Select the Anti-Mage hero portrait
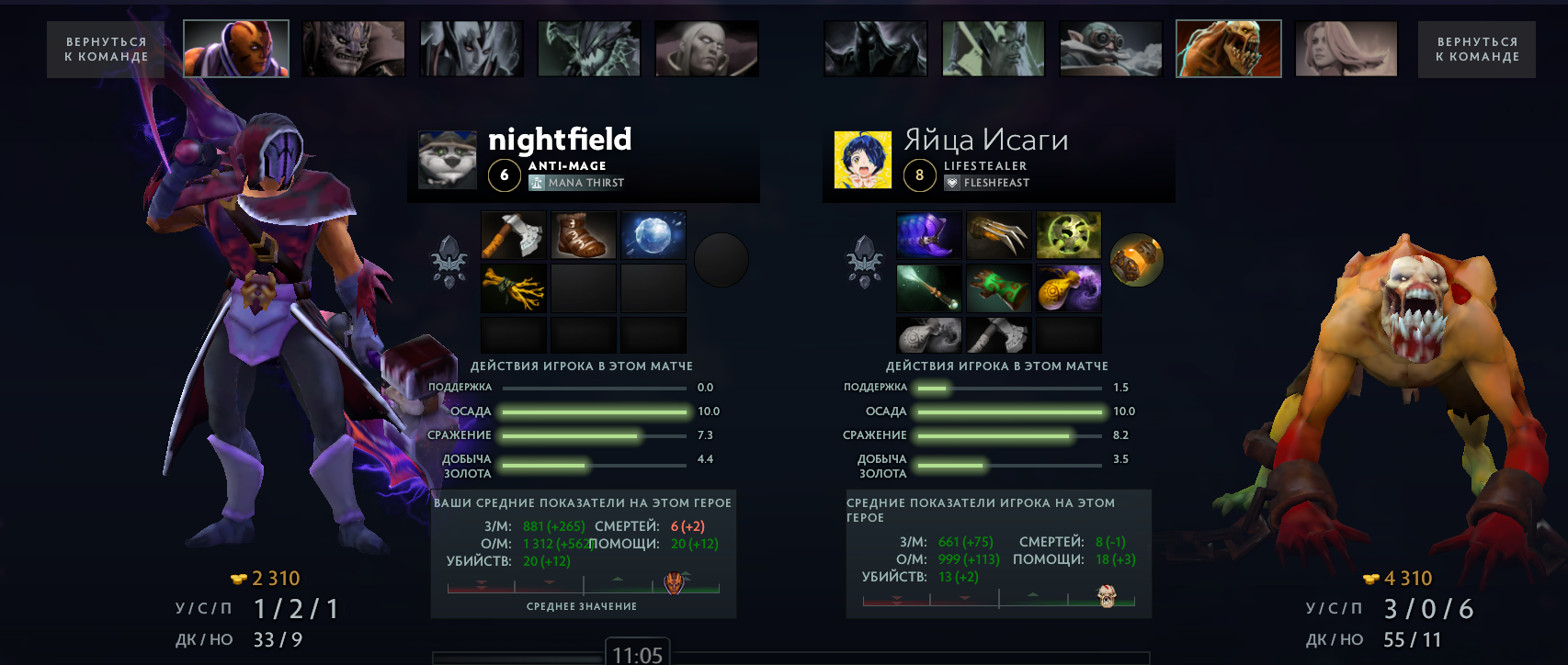 pyautogui.click(x=236, y=49)
